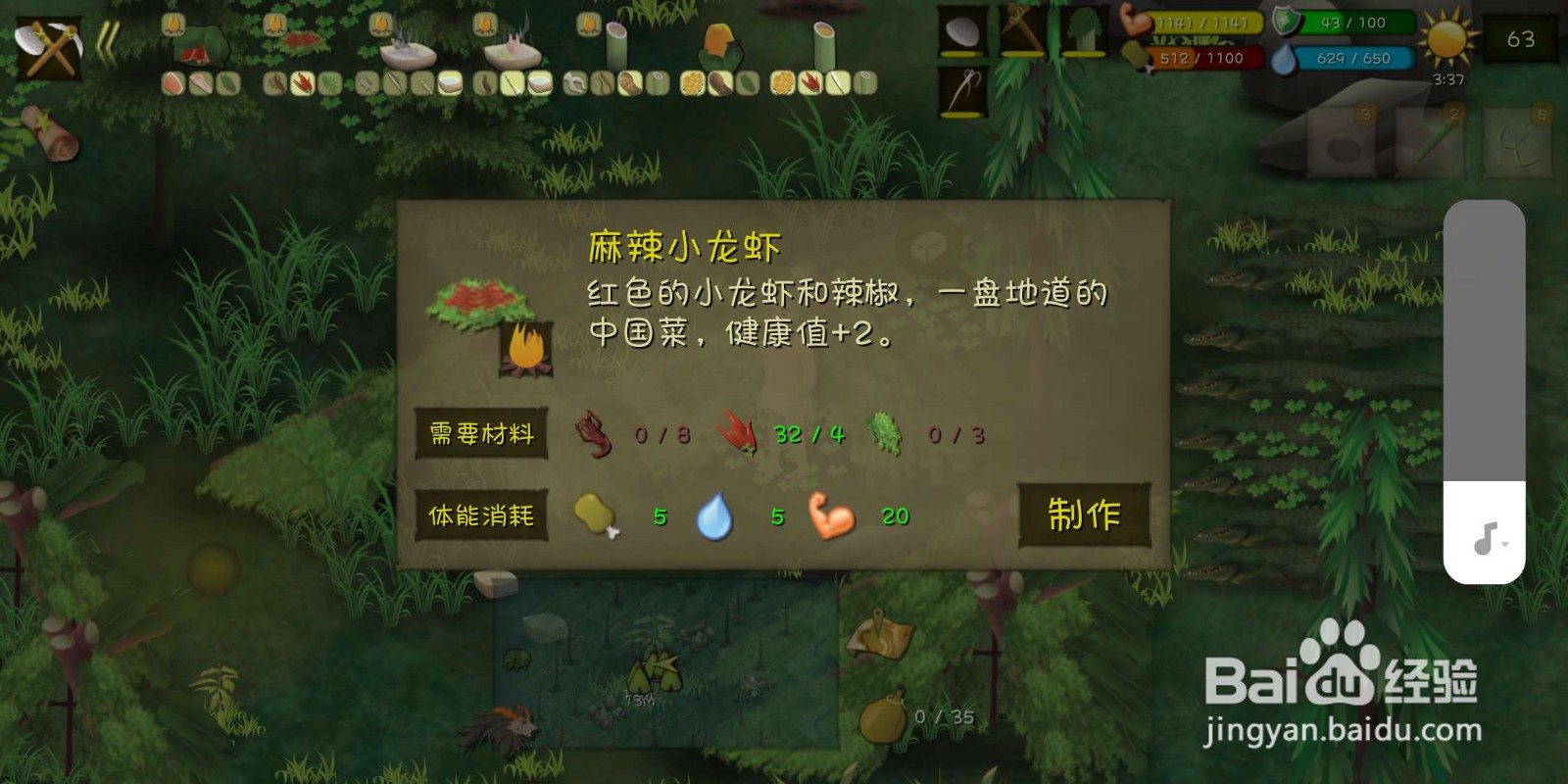Image resolution: width=1568 pixels, height=784 pixels.
Task: Select the red chili pepper ingredient in top toolbar
Action: coord(302,82)
